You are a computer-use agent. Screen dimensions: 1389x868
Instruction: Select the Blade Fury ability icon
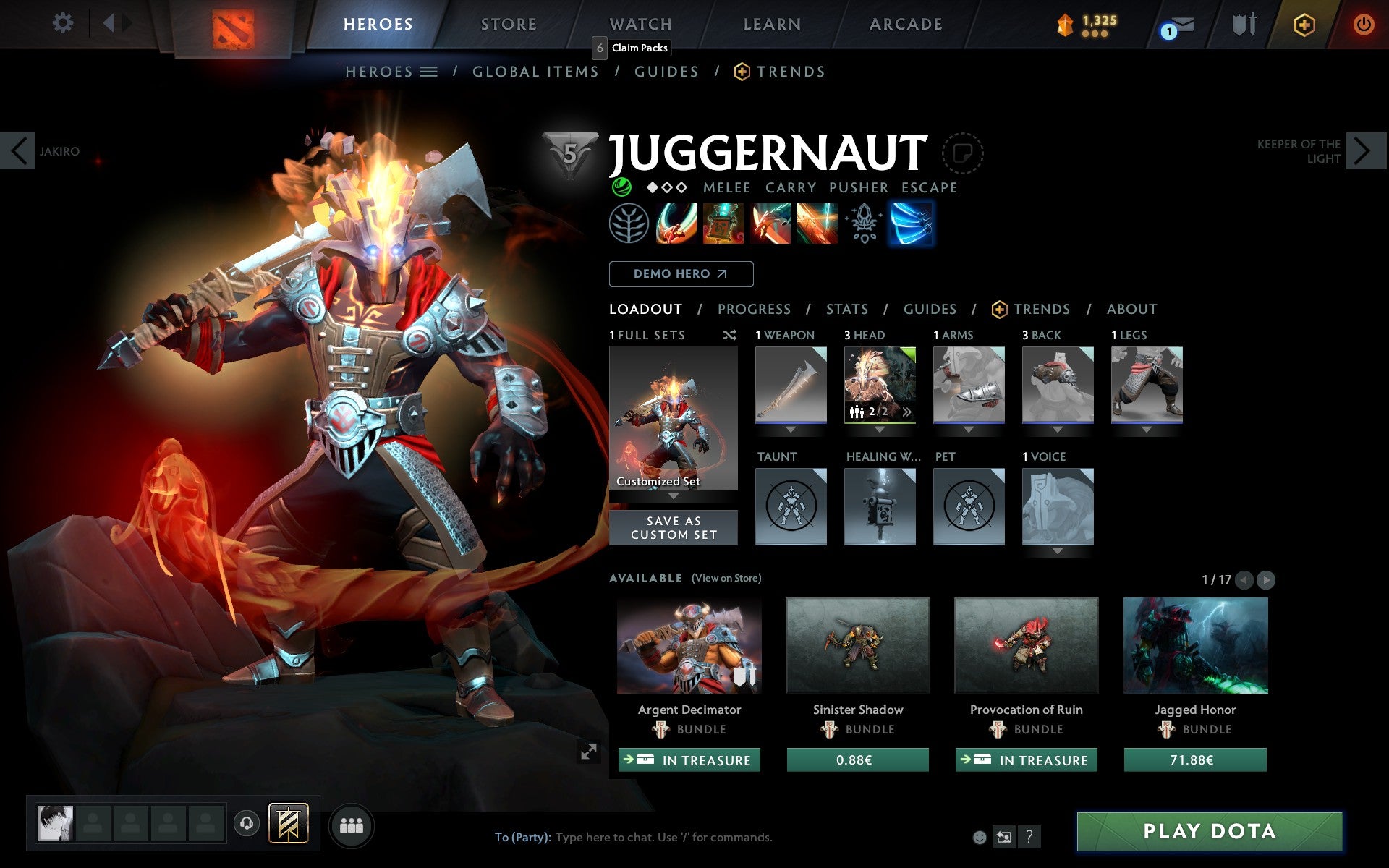676,223
